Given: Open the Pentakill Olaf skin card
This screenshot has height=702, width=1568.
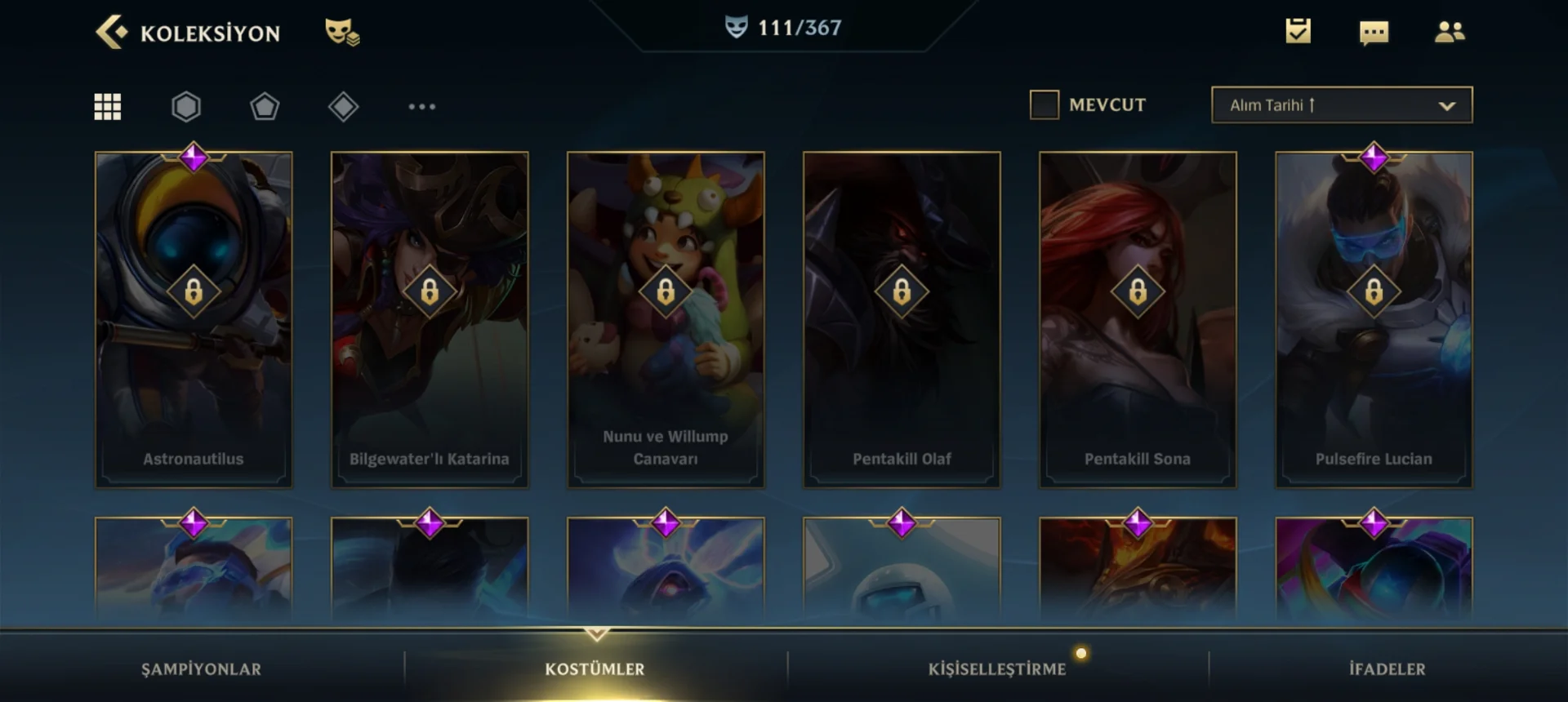Looking at the screenshot, I should pyautogui.click(x=902, y=319).
